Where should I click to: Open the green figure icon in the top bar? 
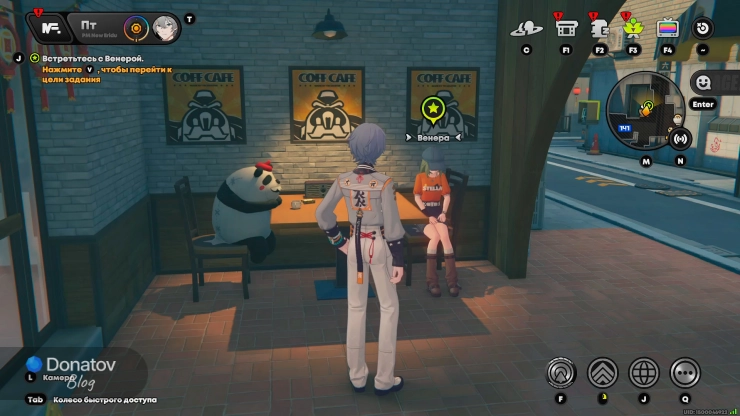(x=633, y=28)
